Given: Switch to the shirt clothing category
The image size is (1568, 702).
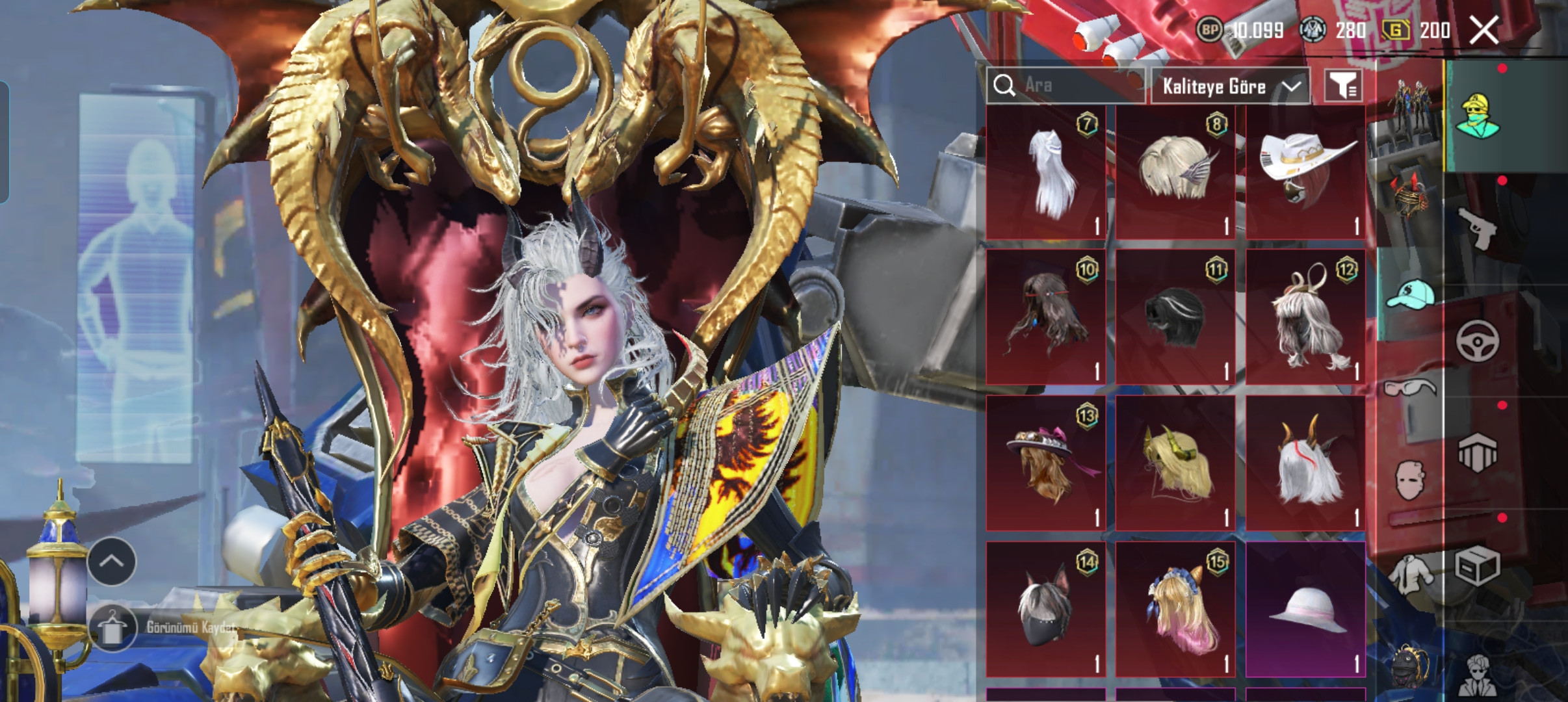Looking at the screenshot, I should tap(1409, 573).
